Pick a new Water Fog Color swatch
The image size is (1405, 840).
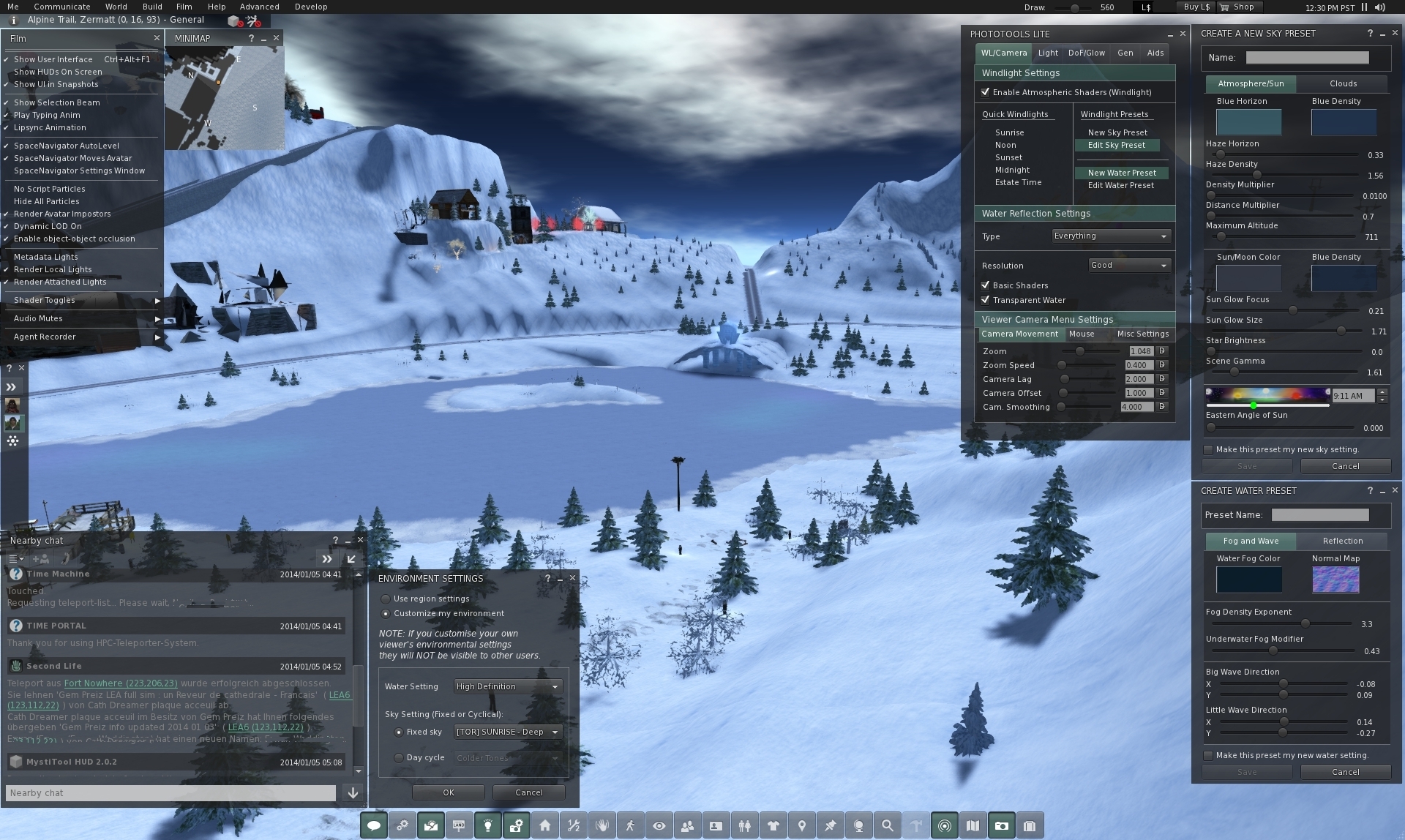[x=1248, y=579]
